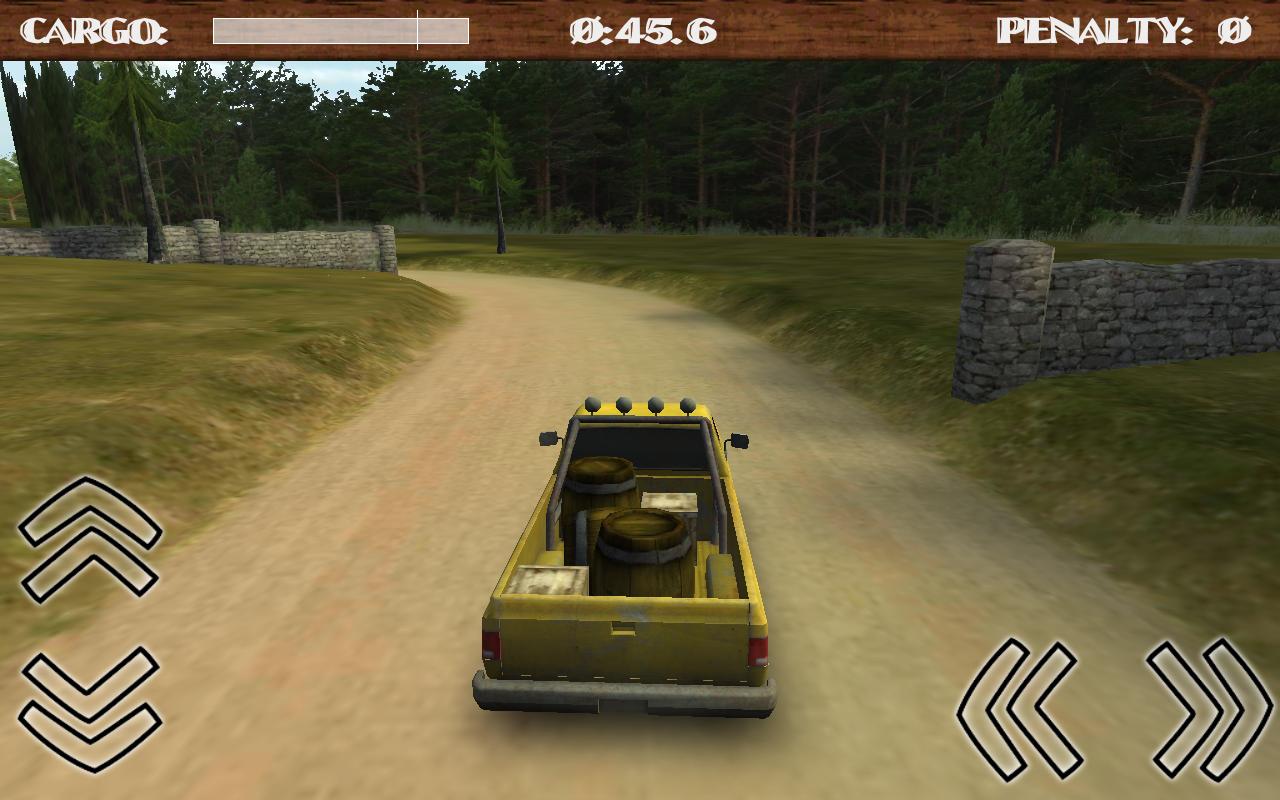The image size is (1280, 800).
Task: Tap the truck's left side mirror
Action: [x=548, y=436]
